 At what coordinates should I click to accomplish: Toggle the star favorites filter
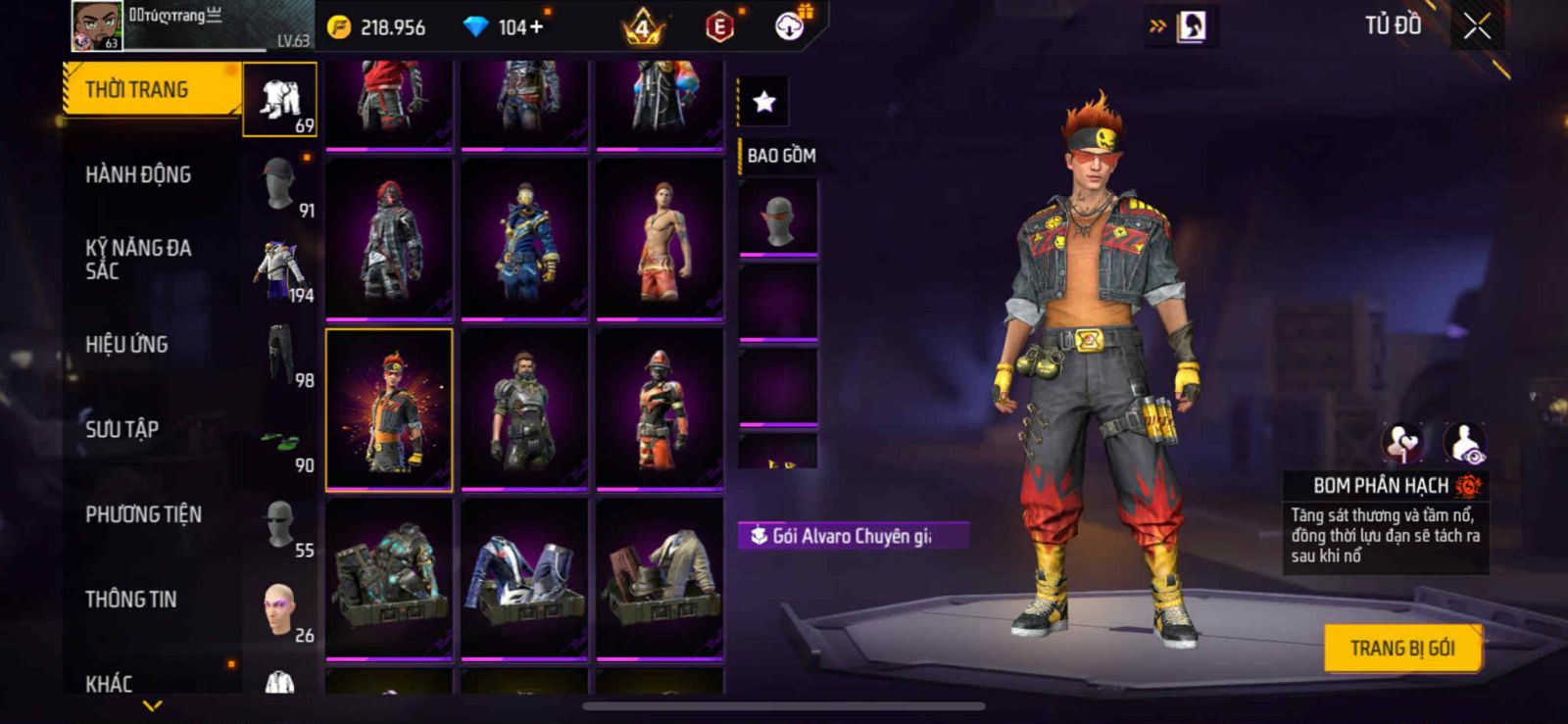(x=763, y=101)
